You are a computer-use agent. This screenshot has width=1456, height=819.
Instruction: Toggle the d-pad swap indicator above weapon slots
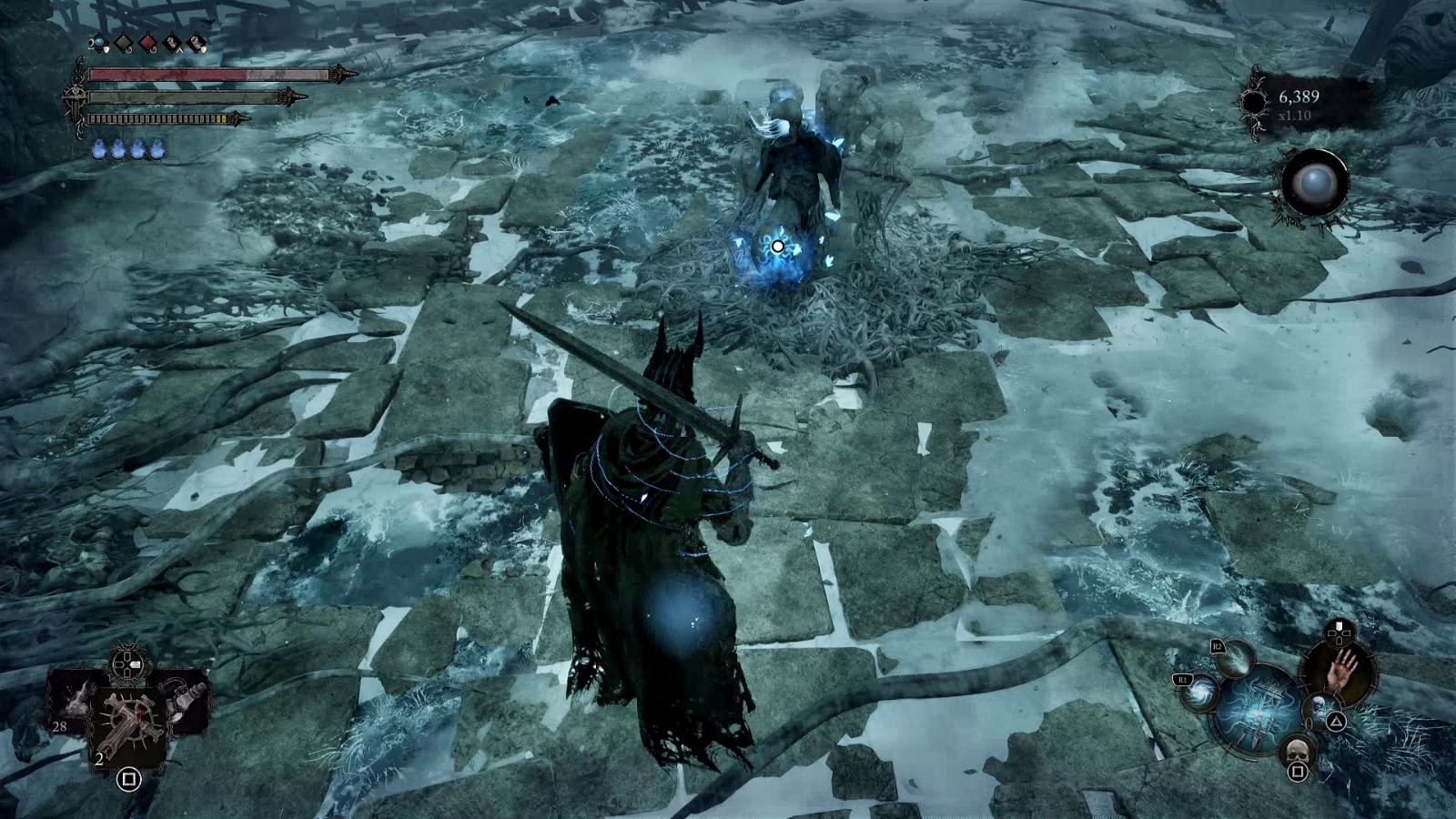coord(127,666)
